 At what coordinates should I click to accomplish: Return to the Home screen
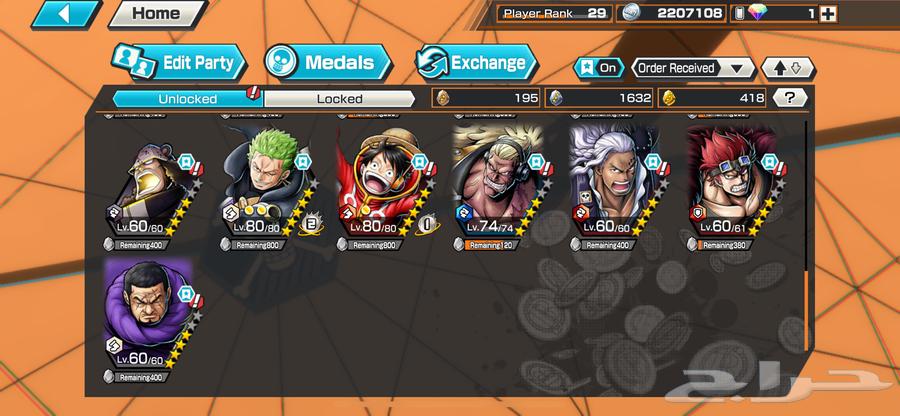pos(155,14)
